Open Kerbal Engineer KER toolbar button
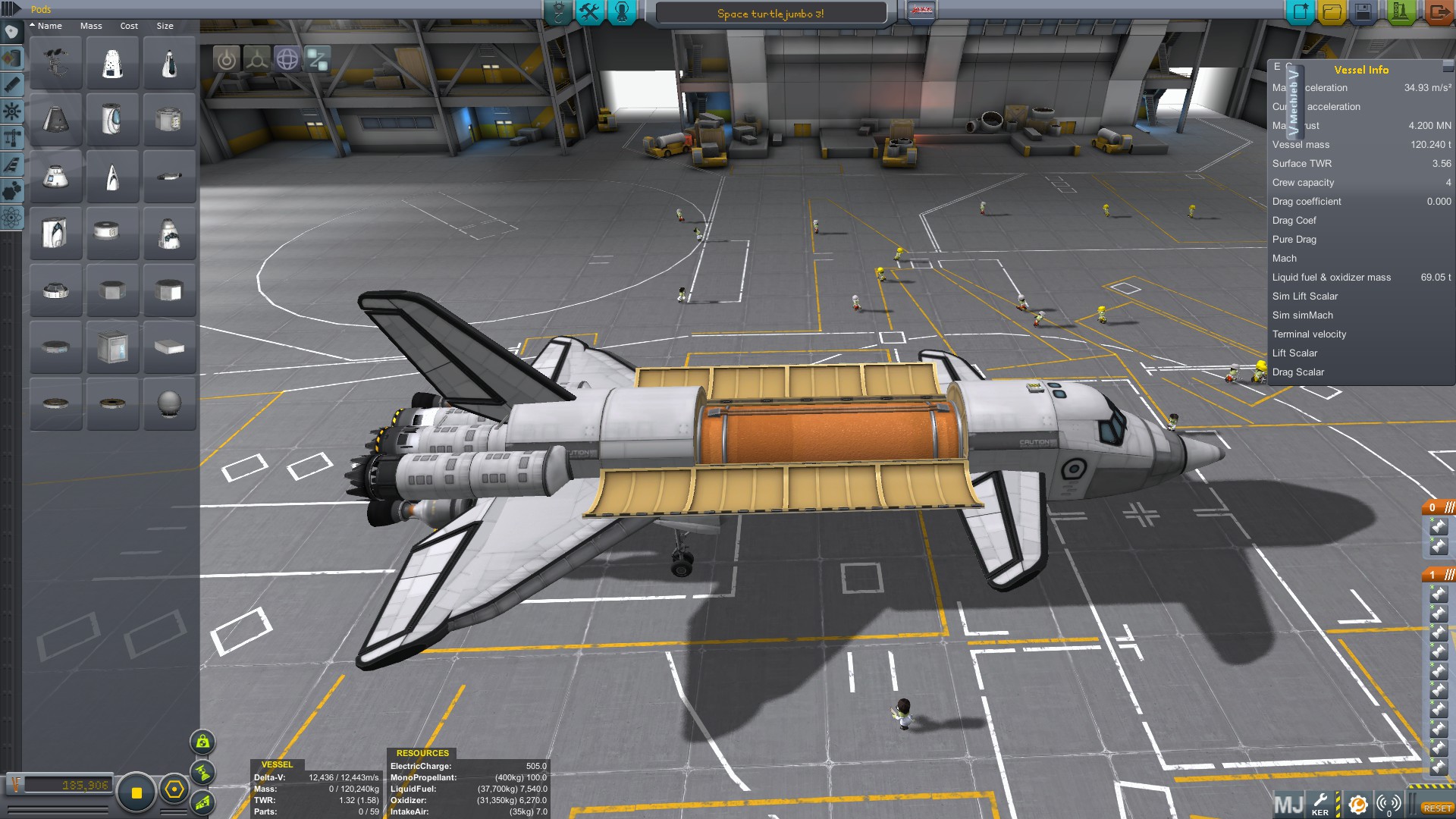Screen dimensions: 1456x819 coord(1320,804)
